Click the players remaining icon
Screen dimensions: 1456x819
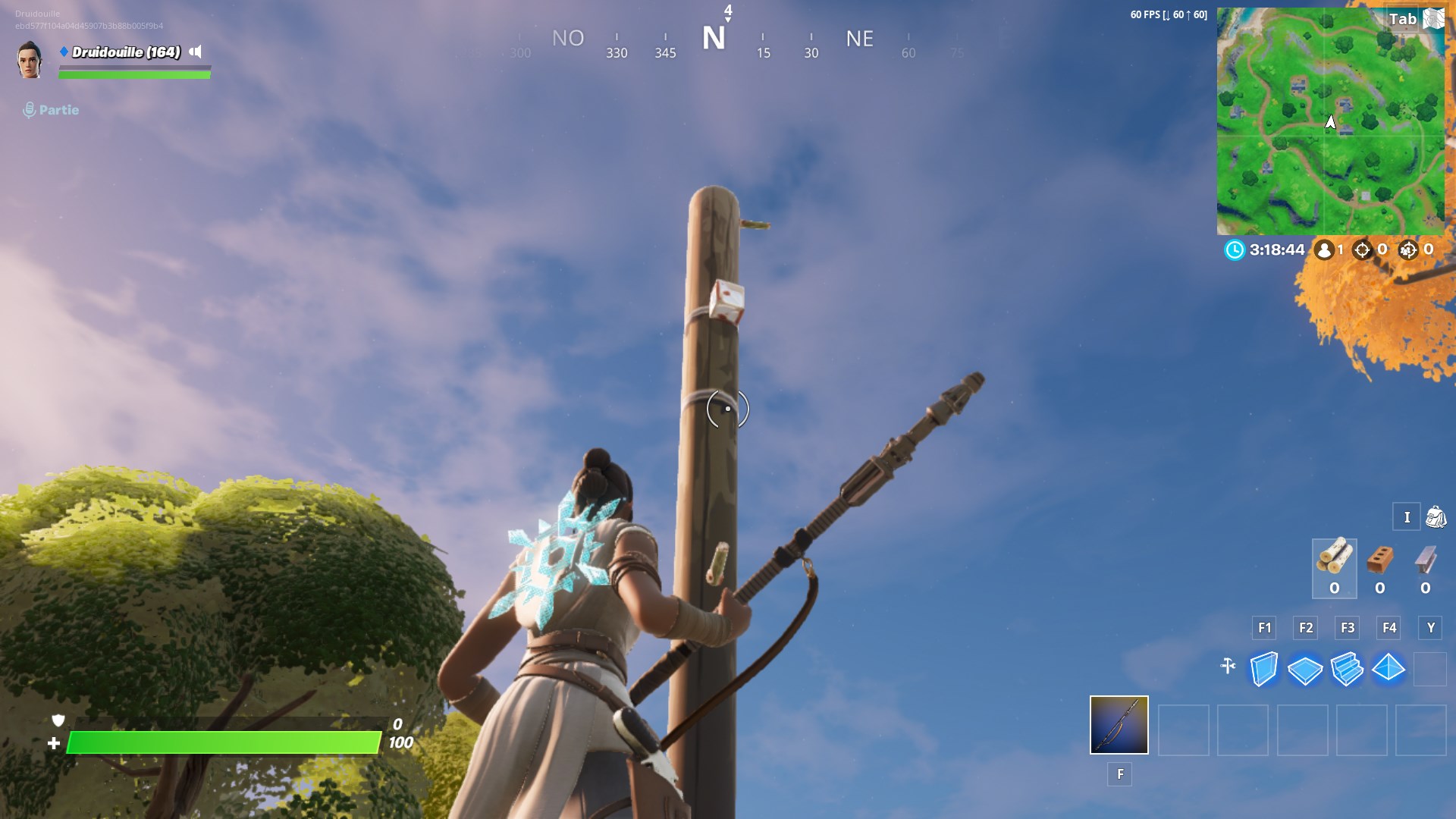click(1325, 249)
